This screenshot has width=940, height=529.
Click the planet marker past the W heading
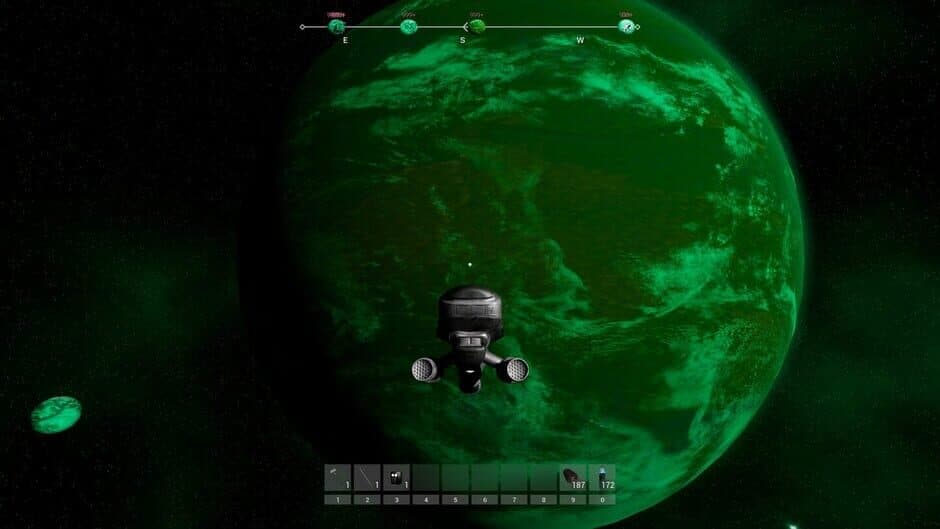[x=626, y=26]
